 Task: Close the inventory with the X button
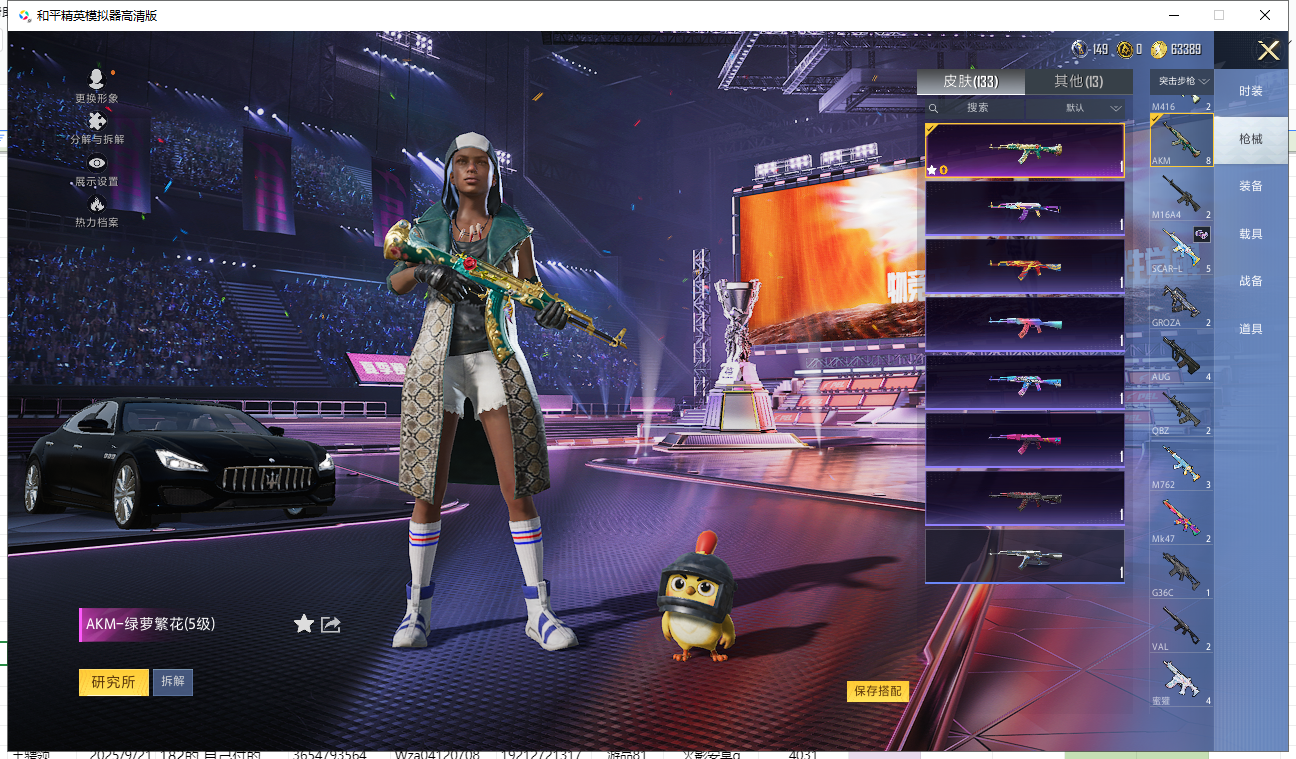tap(1268, 51)
